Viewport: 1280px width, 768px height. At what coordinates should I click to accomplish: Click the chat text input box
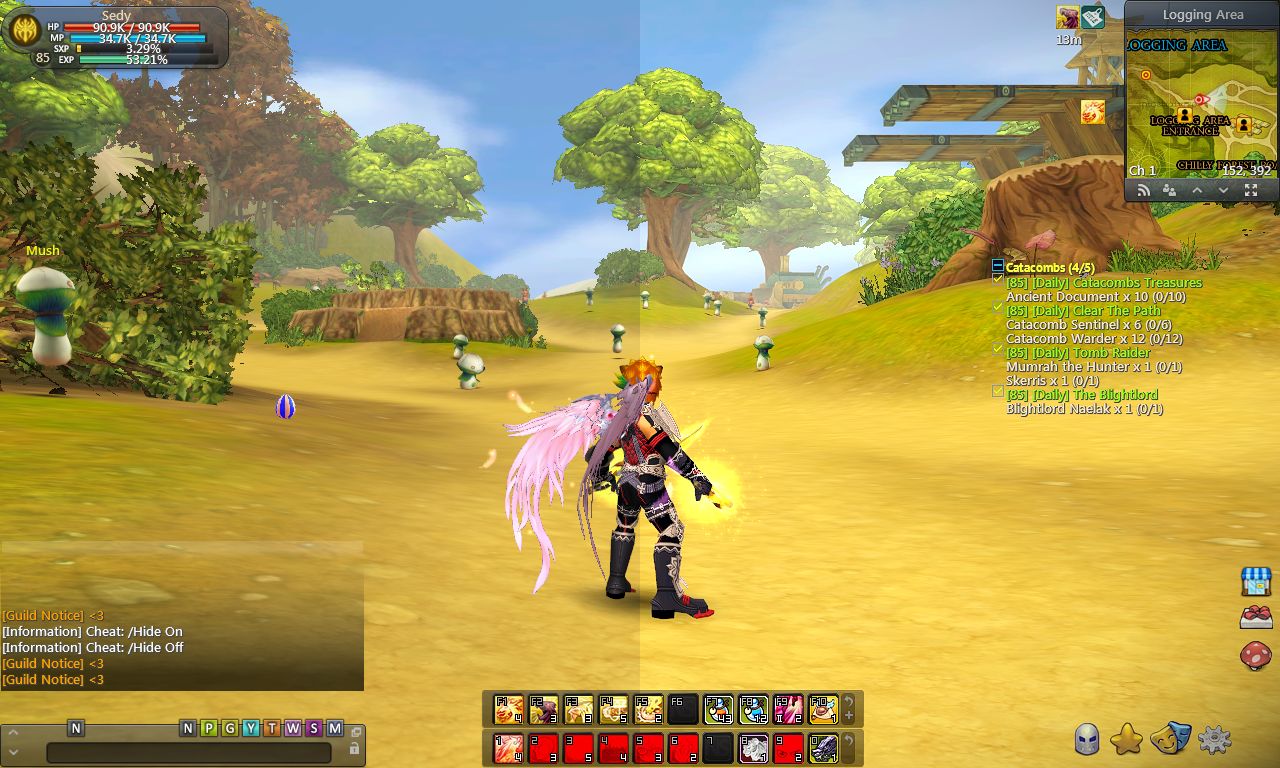click(188, 753)
